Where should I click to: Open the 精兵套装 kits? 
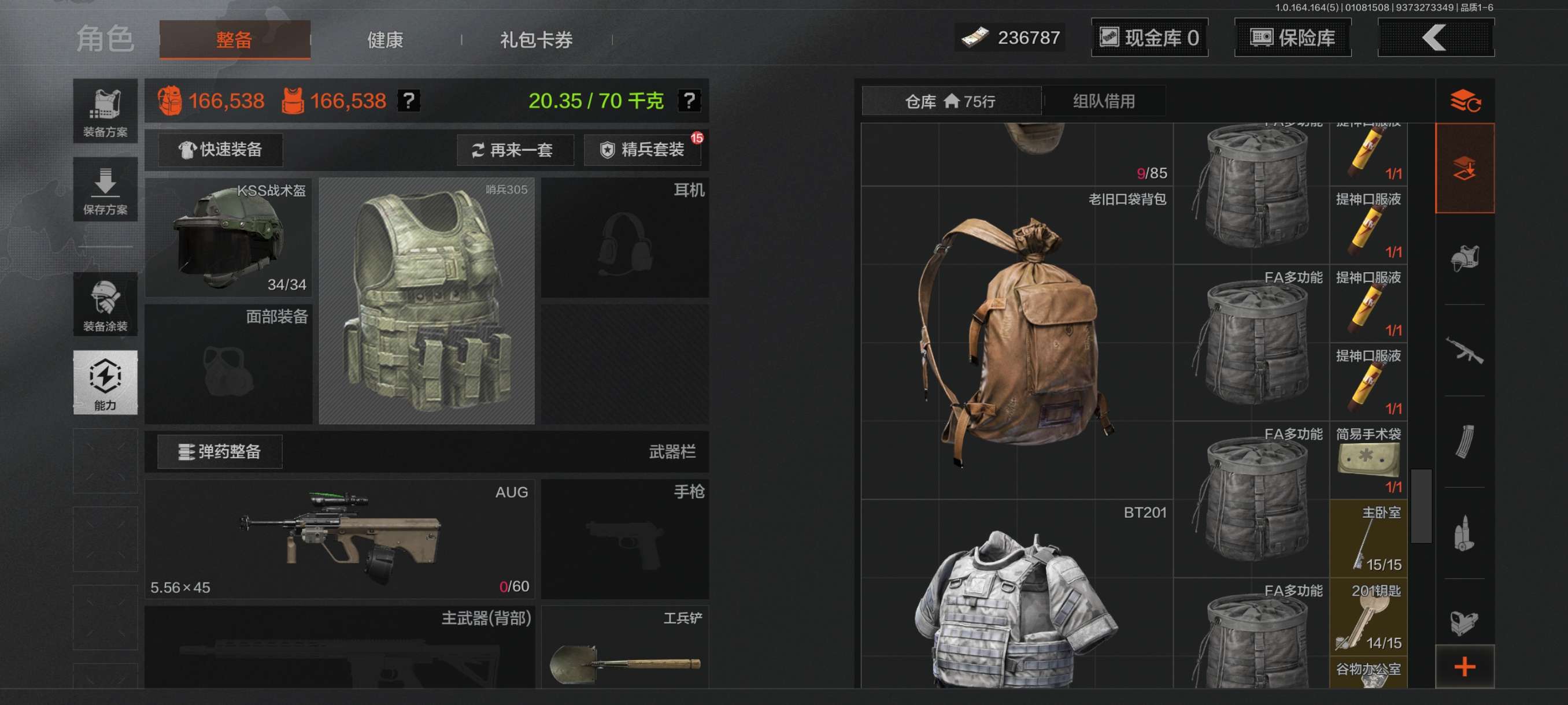pyautogui.click(x=643, y=150)
